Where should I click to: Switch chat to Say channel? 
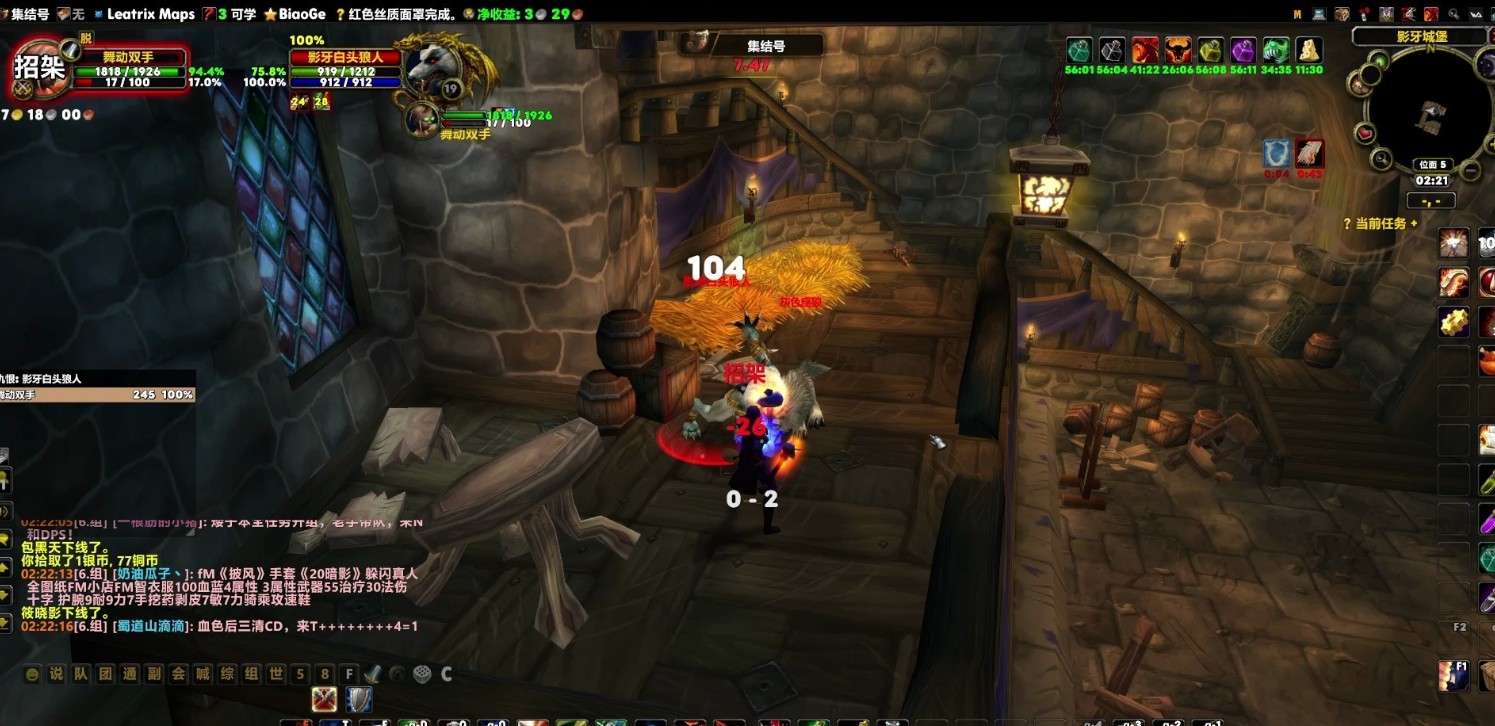(x=56, y=674)
